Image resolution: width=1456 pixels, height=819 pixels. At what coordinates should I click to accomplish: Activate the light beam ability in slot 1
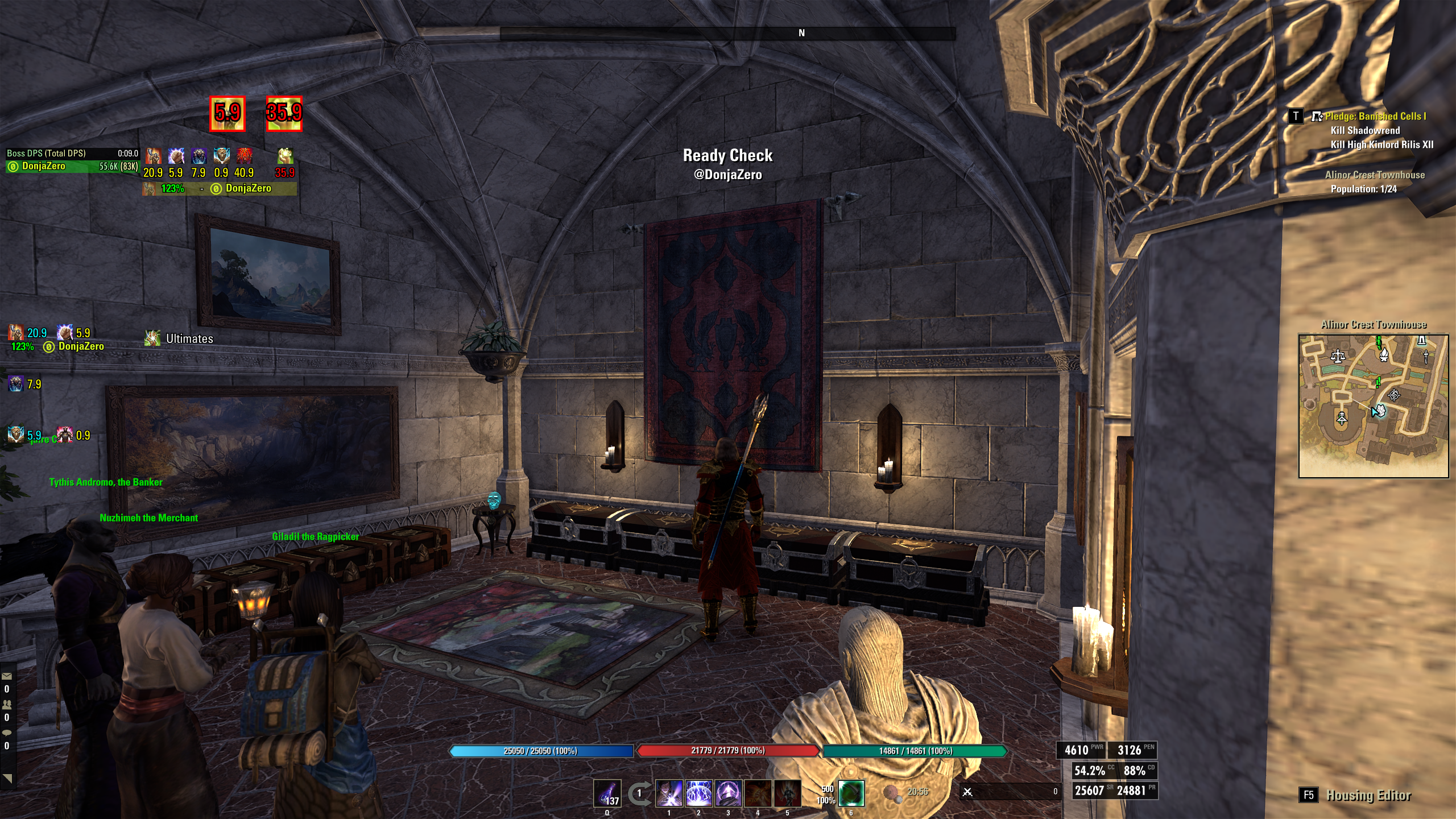click(x=669, y=793)
